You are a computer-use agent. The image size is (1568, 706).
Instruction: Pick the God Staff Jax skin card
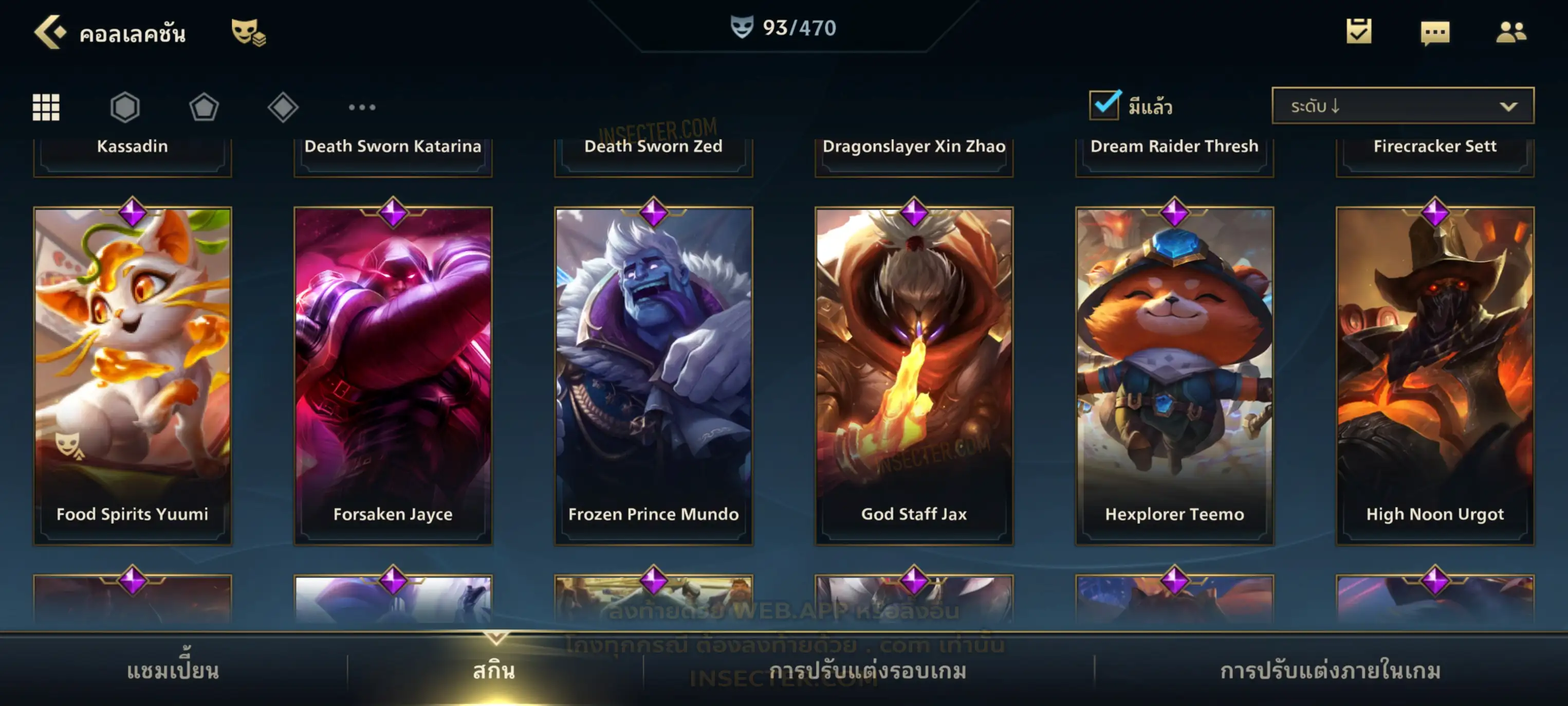(914, 375)
